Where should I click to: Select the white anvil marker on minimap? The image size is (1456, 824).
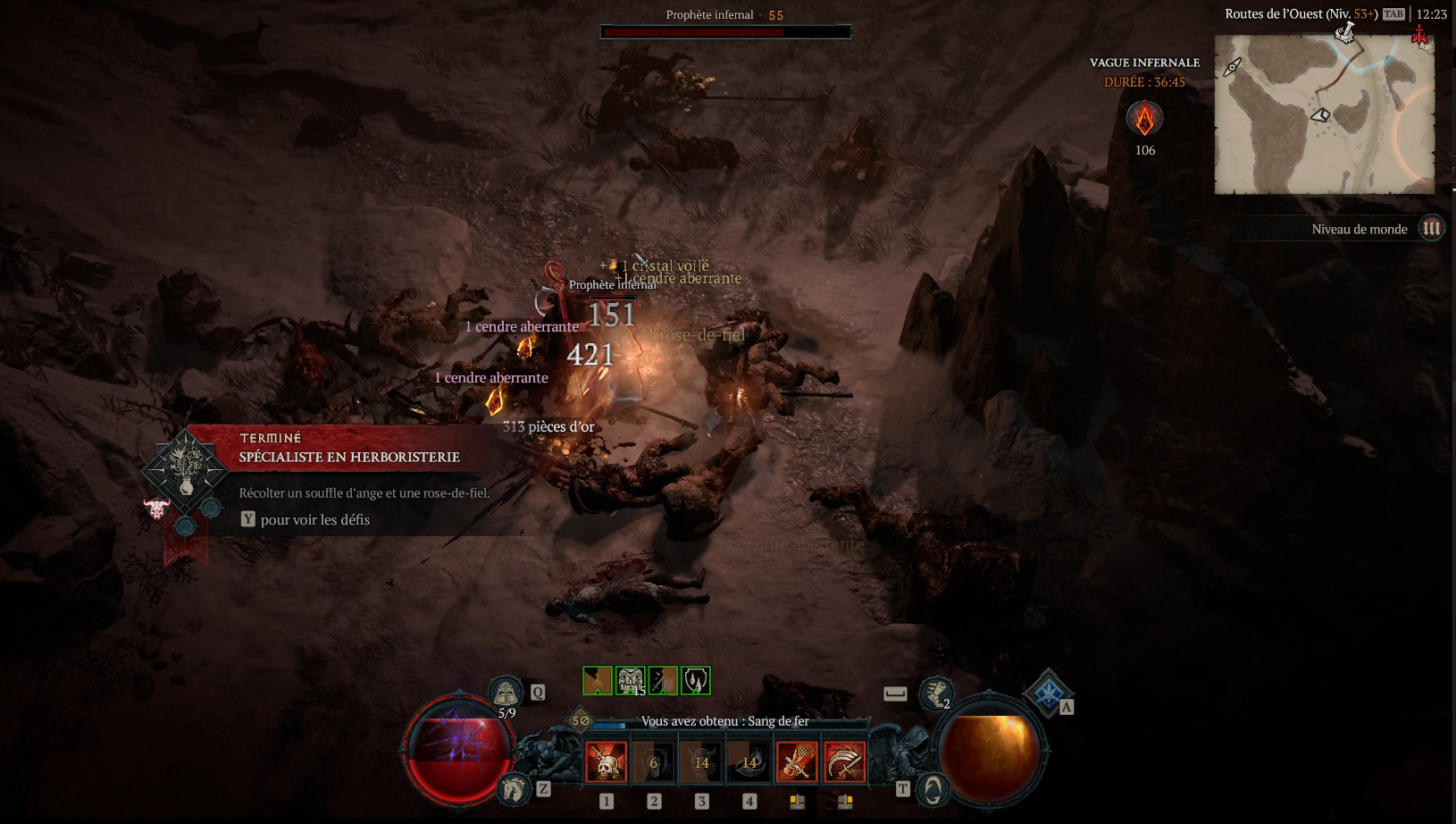(1344, 34)
